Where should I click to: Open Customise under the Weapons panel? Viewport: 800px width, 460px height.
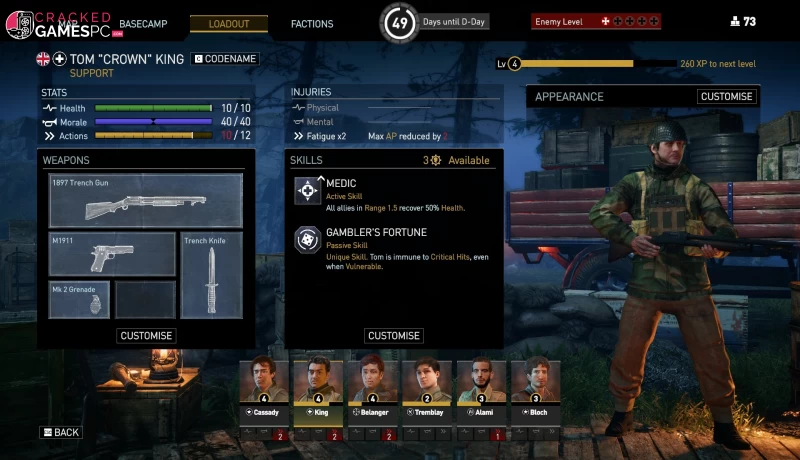(146, 336)
